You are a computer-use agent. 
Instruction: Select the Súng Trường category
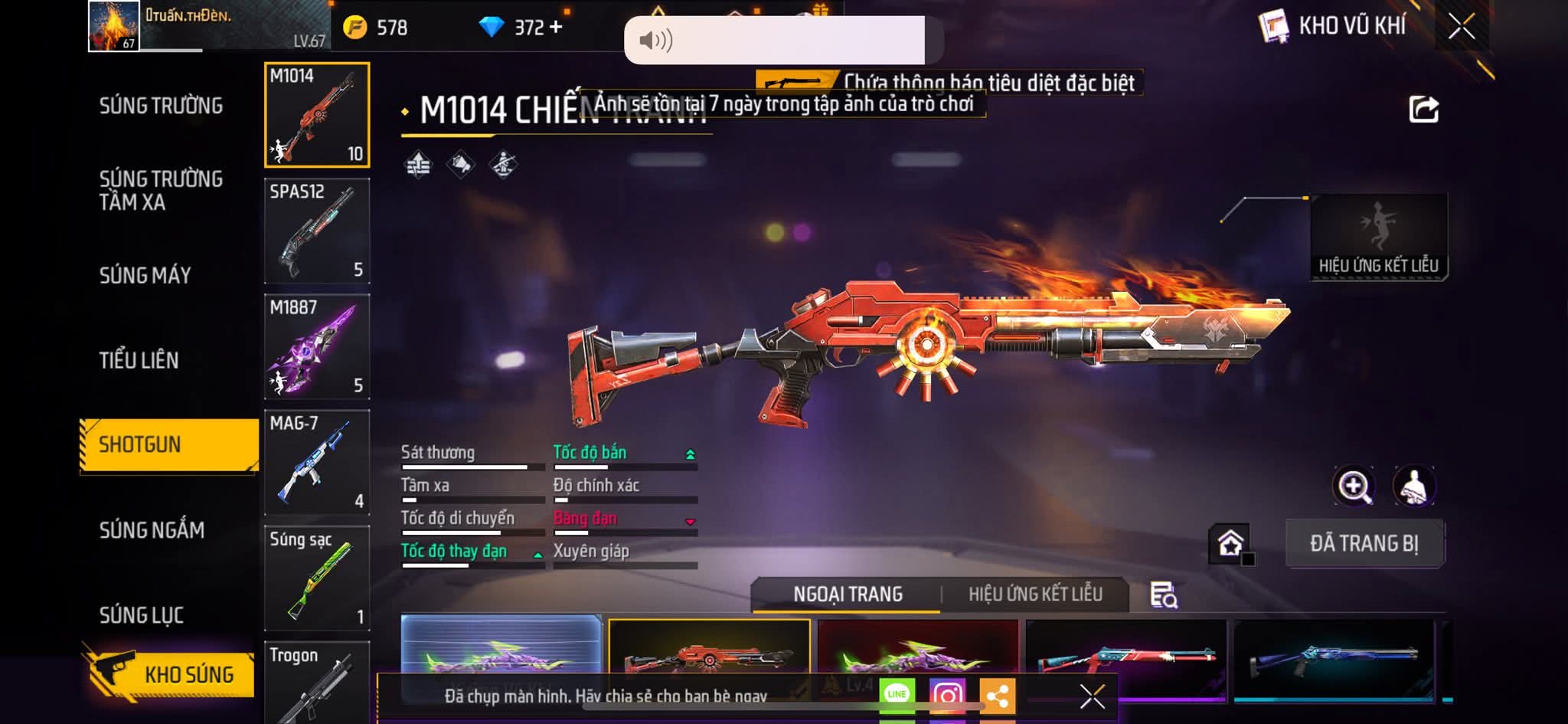tap(161, 106)
